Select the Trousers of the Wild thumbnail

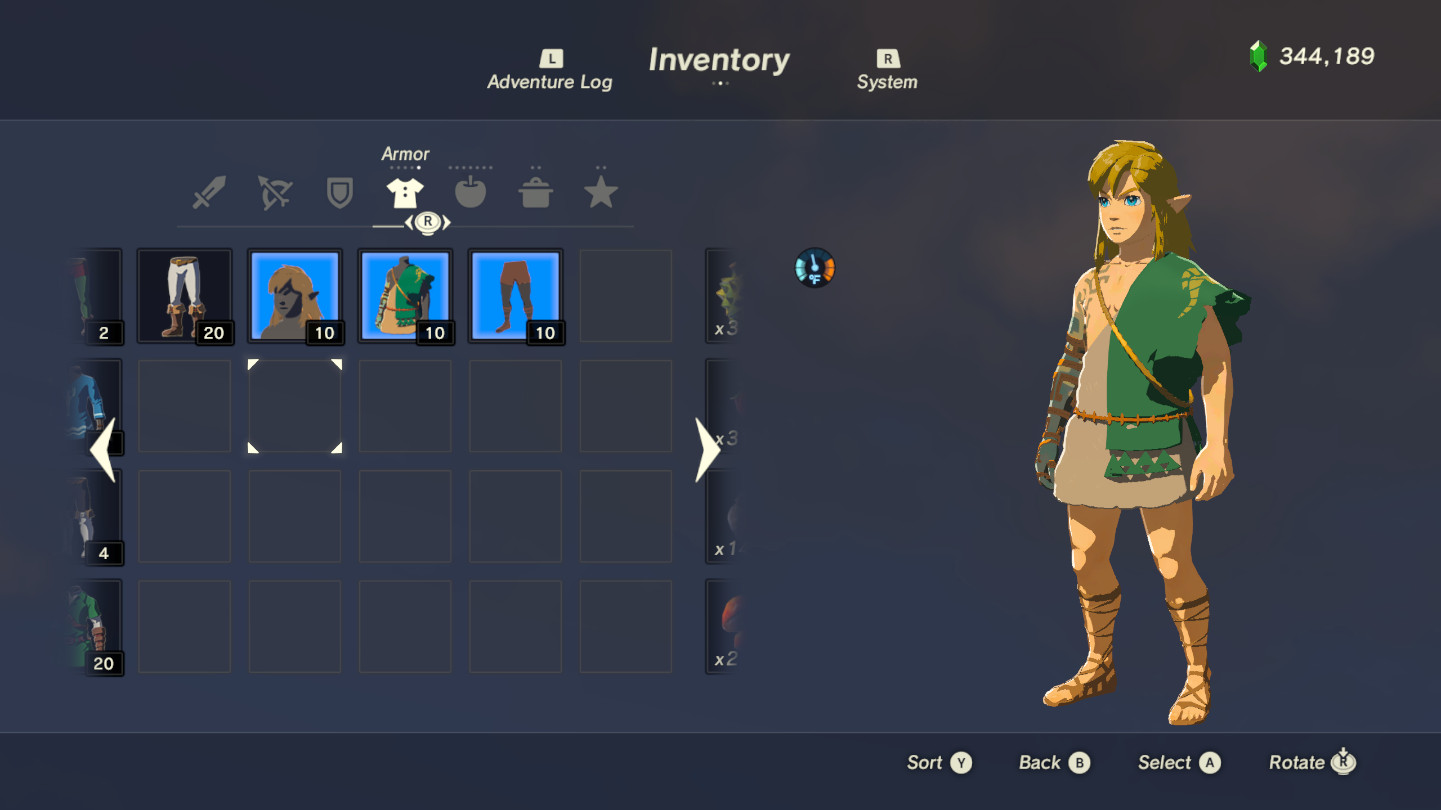515,296
